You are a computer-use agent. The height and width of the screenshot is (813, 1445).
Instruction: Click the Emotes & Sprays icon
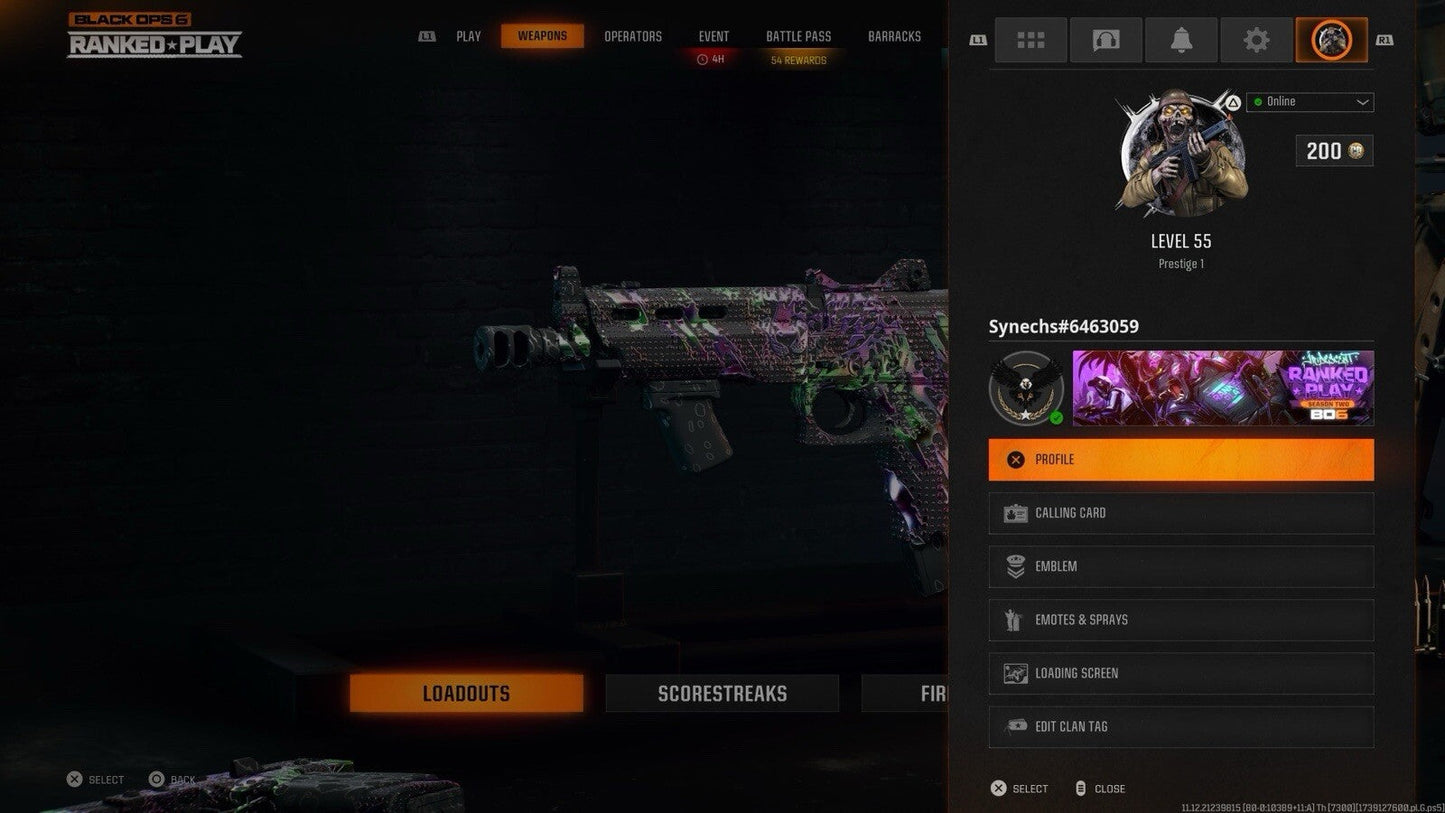1015,619
